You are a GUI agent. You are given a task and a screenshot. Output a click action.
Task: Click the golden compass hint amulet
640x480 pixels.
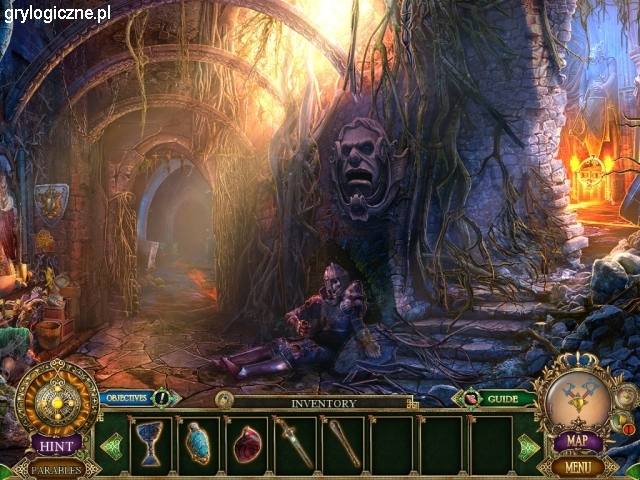tap(56, 398)
